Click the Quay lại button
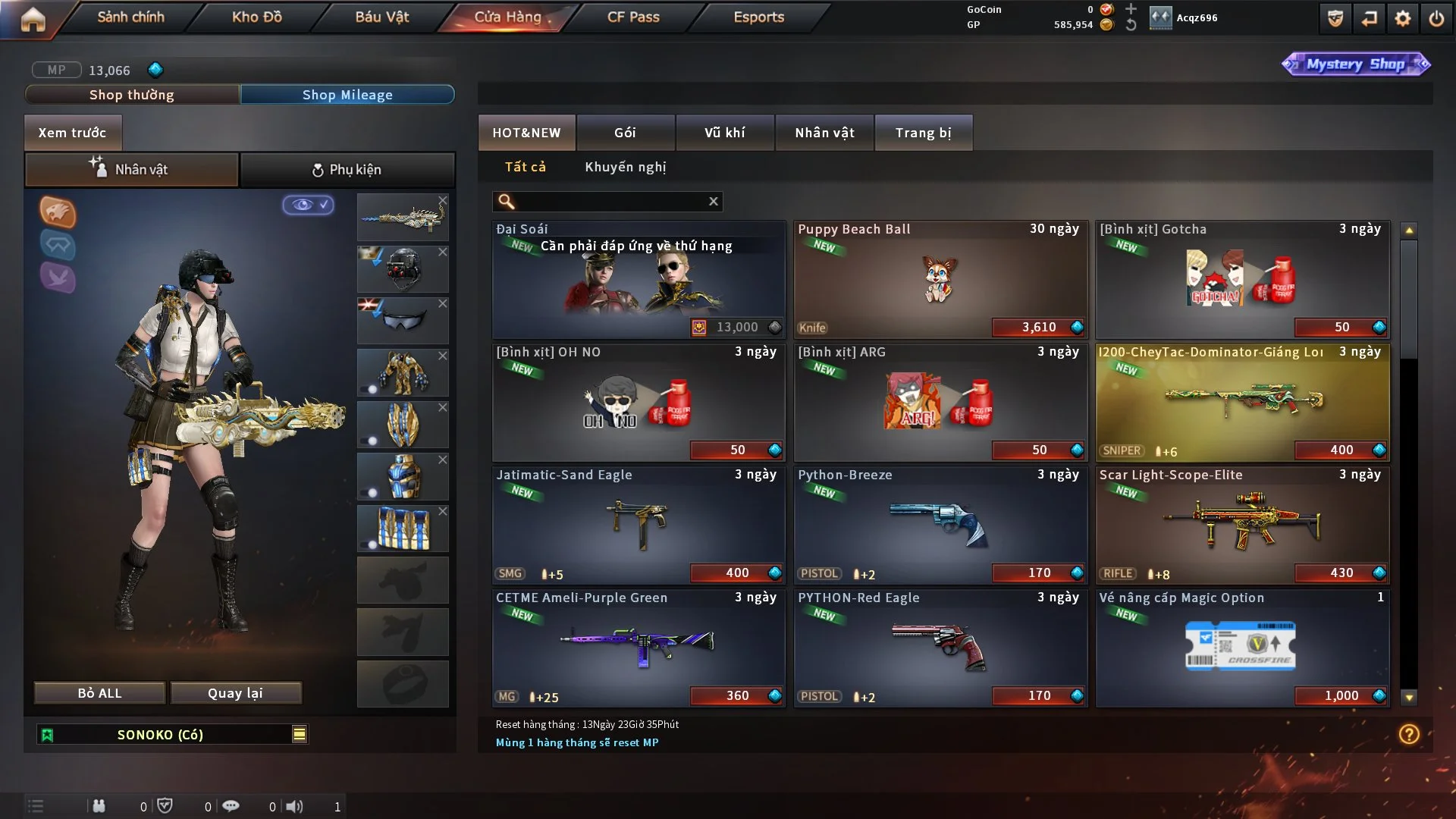The width and height of the screenshot is (1456, 819). click(x=235, y=693)
